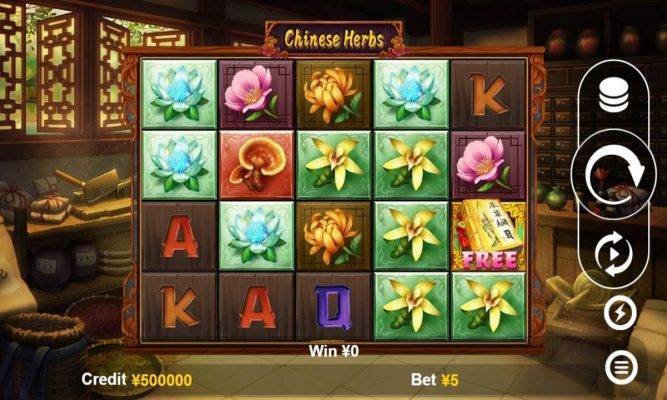The height and width of the screenshot is (400, 667).
Task: Toggle turbo mode with the lightning bolt button
Action: click(620, 314)
